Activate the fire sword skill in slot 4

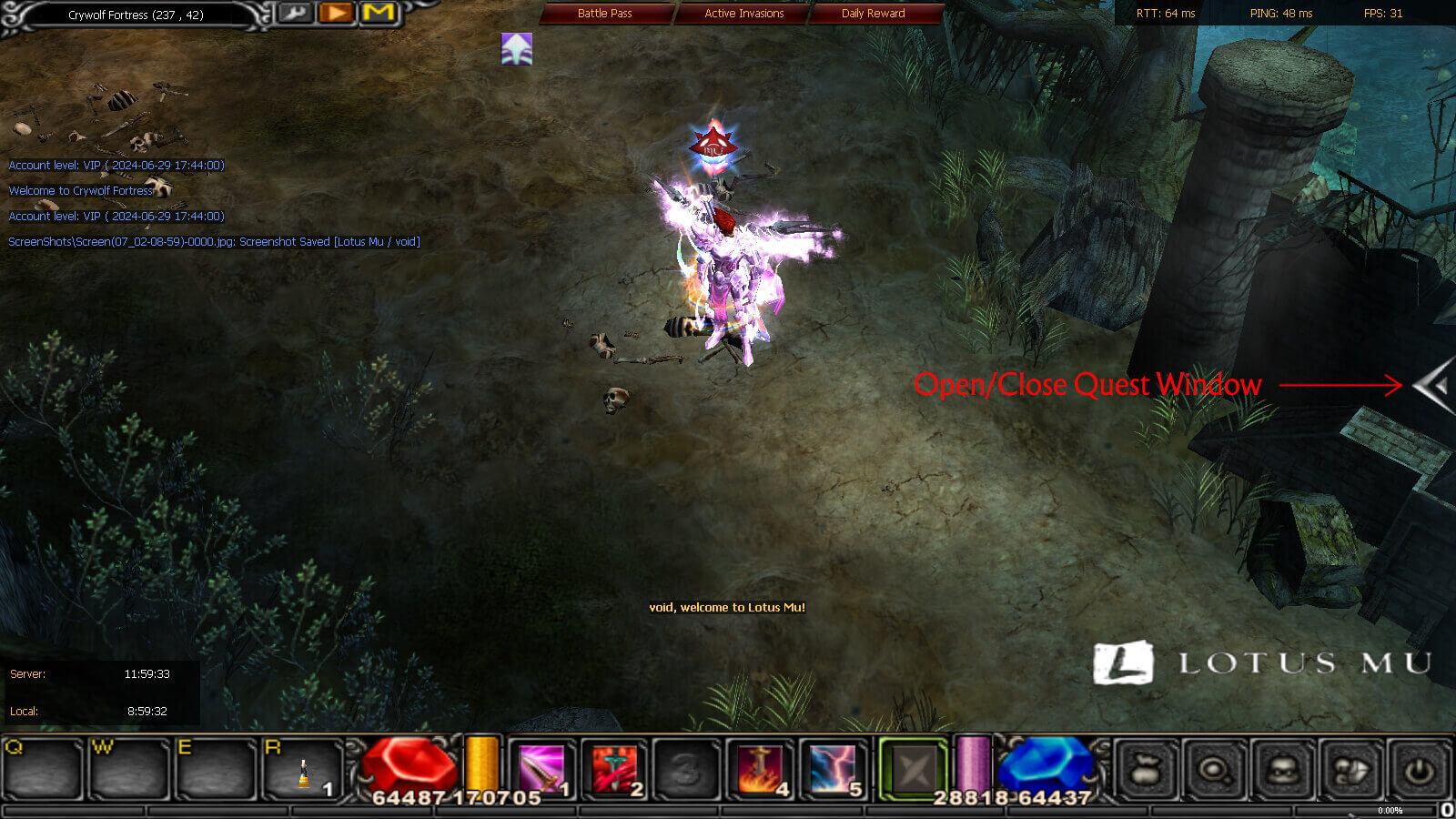point(758,769)
